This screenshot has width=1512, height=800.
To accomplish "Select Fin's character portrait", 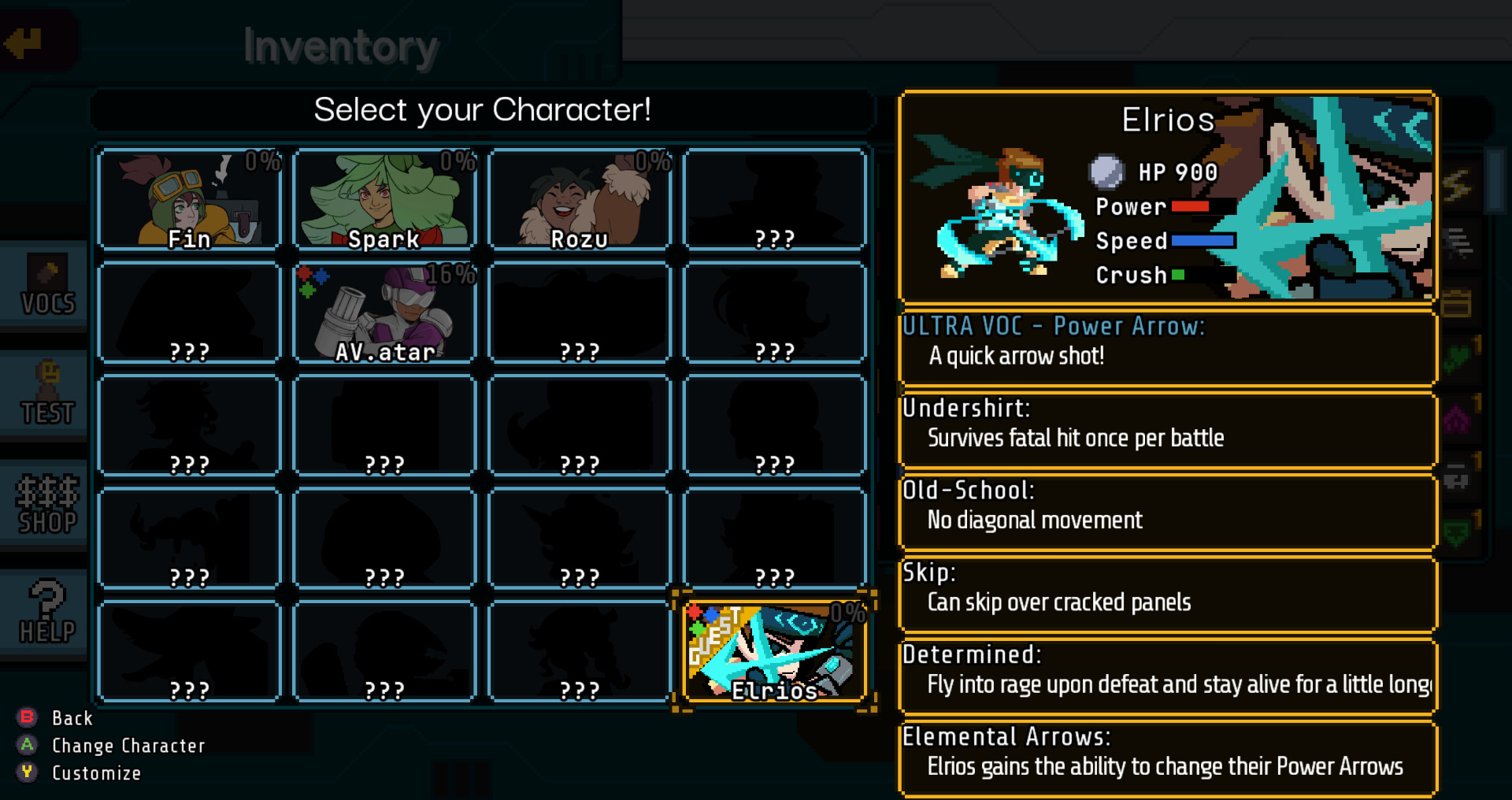I will pos(188,198).
